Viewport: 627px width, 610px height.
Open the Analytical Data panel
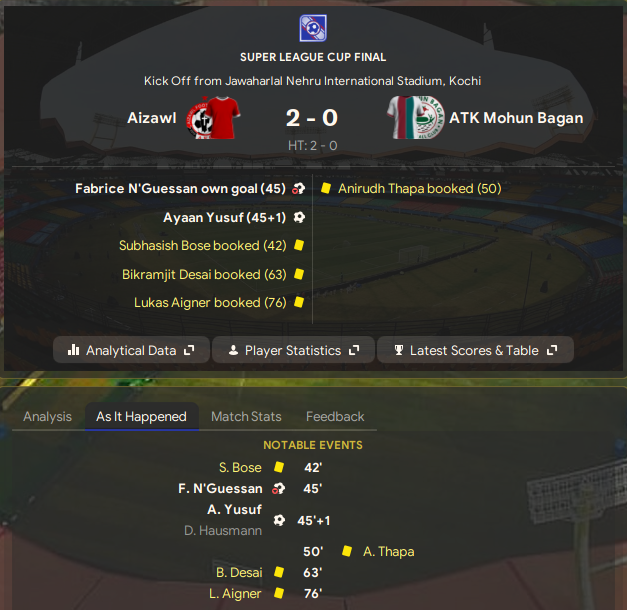pyautogui.click(x=131, y=351)
